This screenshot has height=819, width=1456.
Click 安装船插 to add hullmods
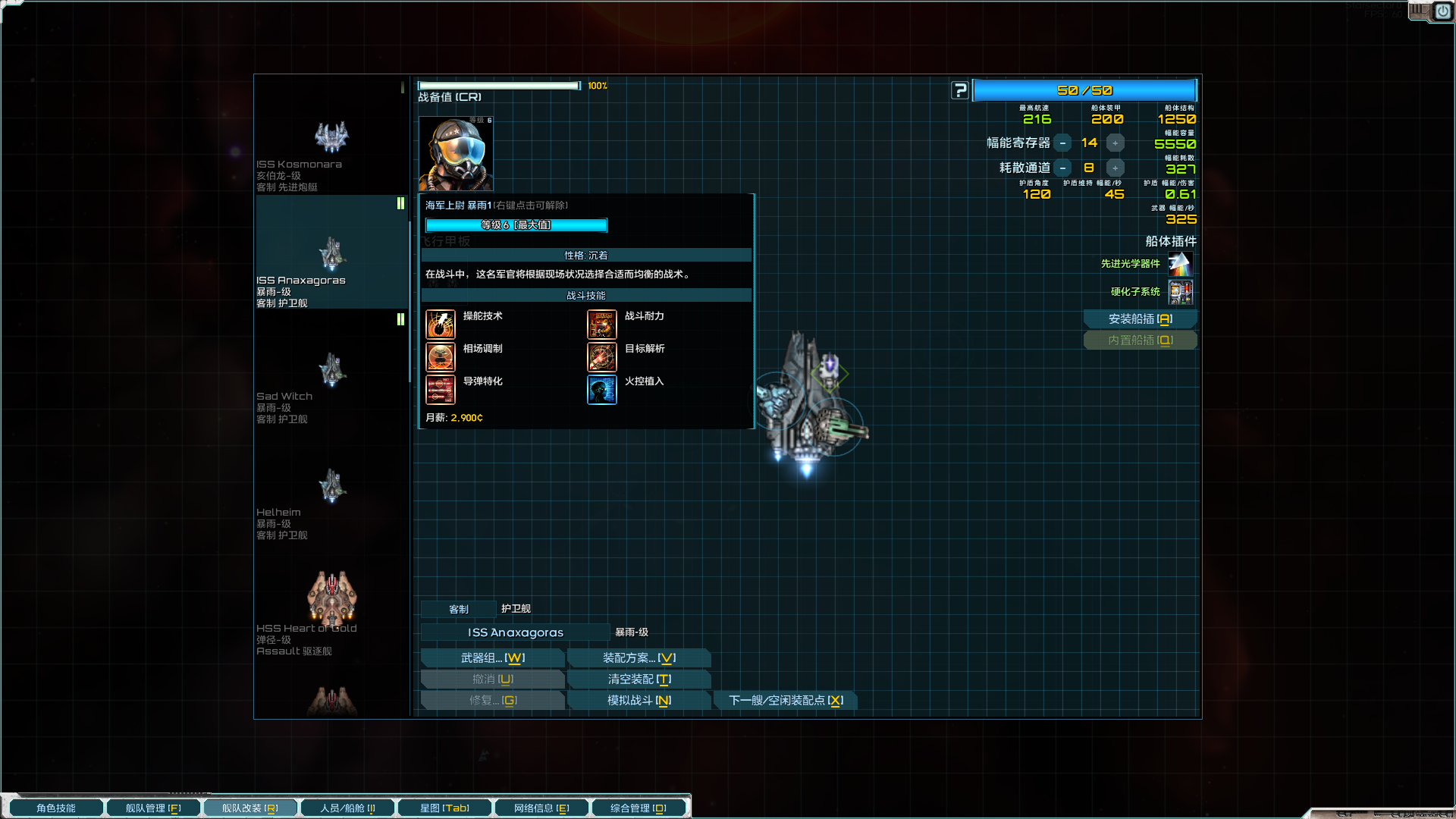(1140, 319)
